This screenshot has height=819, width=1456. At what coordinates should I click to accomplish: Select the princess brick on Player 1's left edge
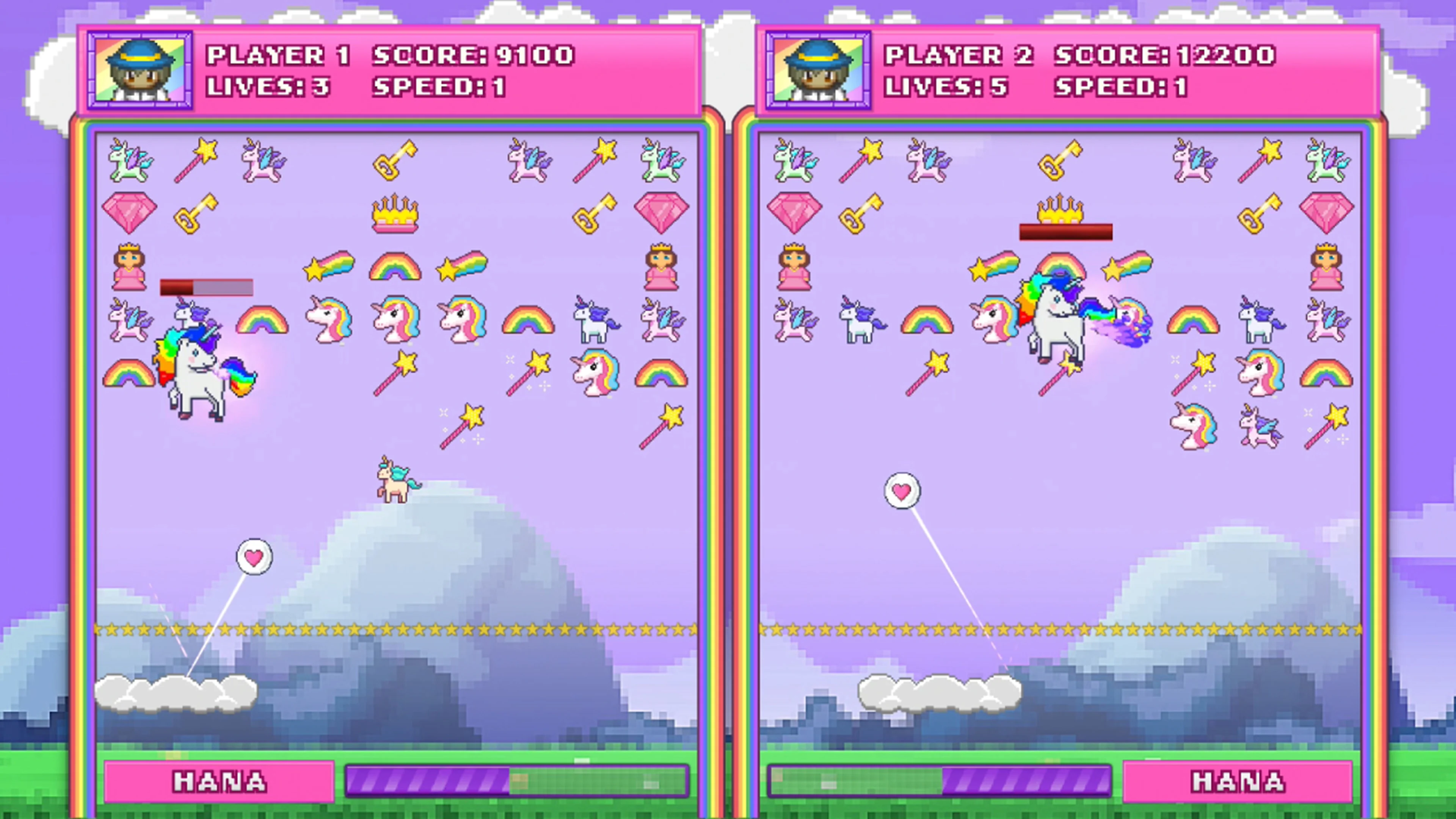(129, 266)
